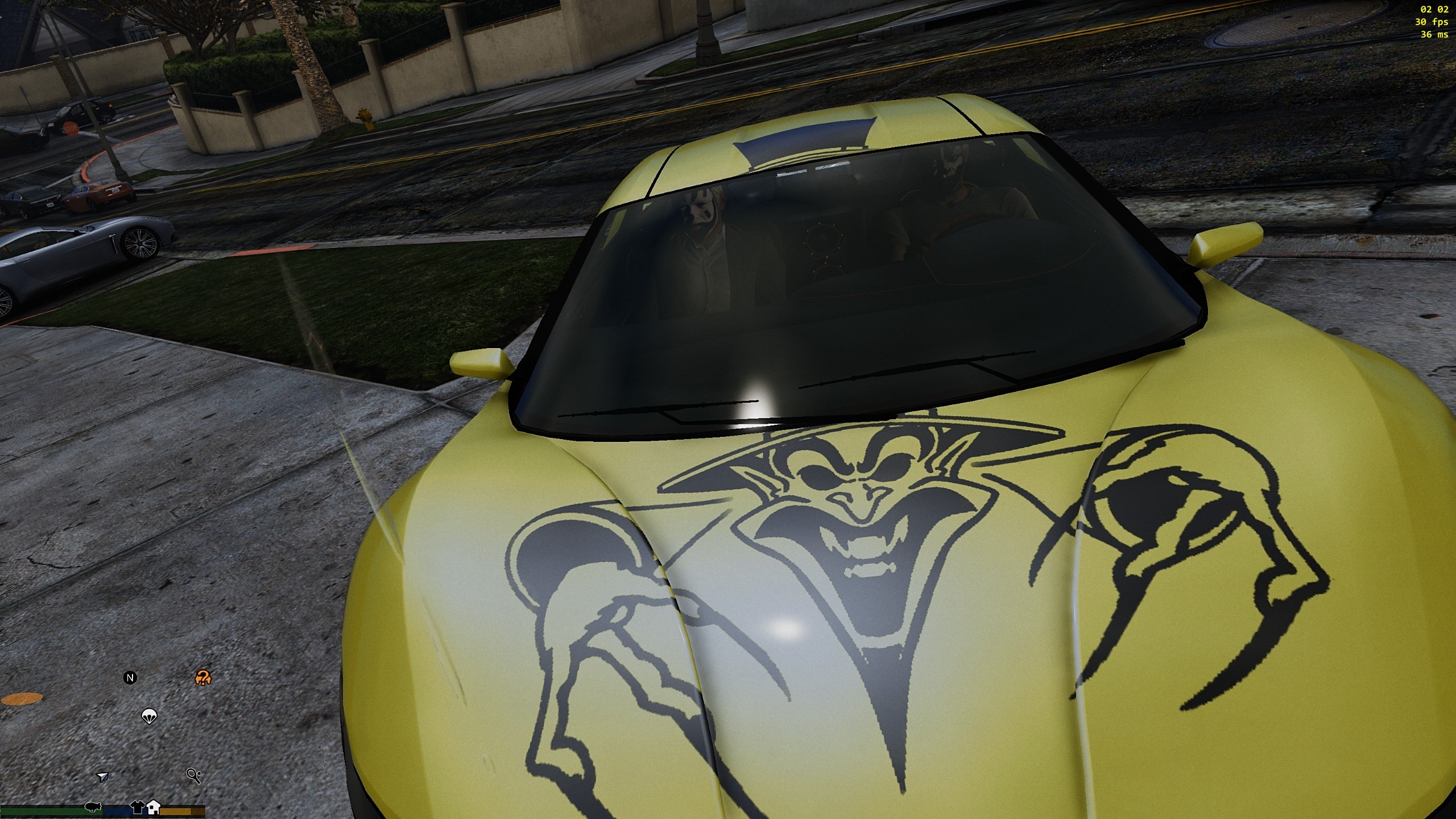Select the t-shirt clothing icon on the HUD
The height and width of the screenshot is (819, 1456).
click(138, 808)
